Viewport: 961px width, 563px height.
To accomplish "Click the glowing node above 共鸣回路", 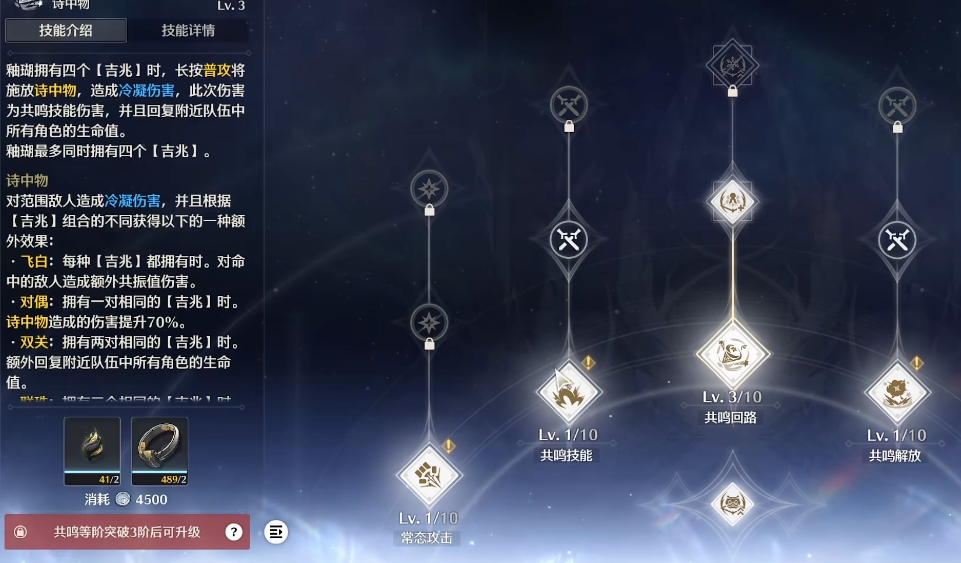I will [x=732, y=201].
